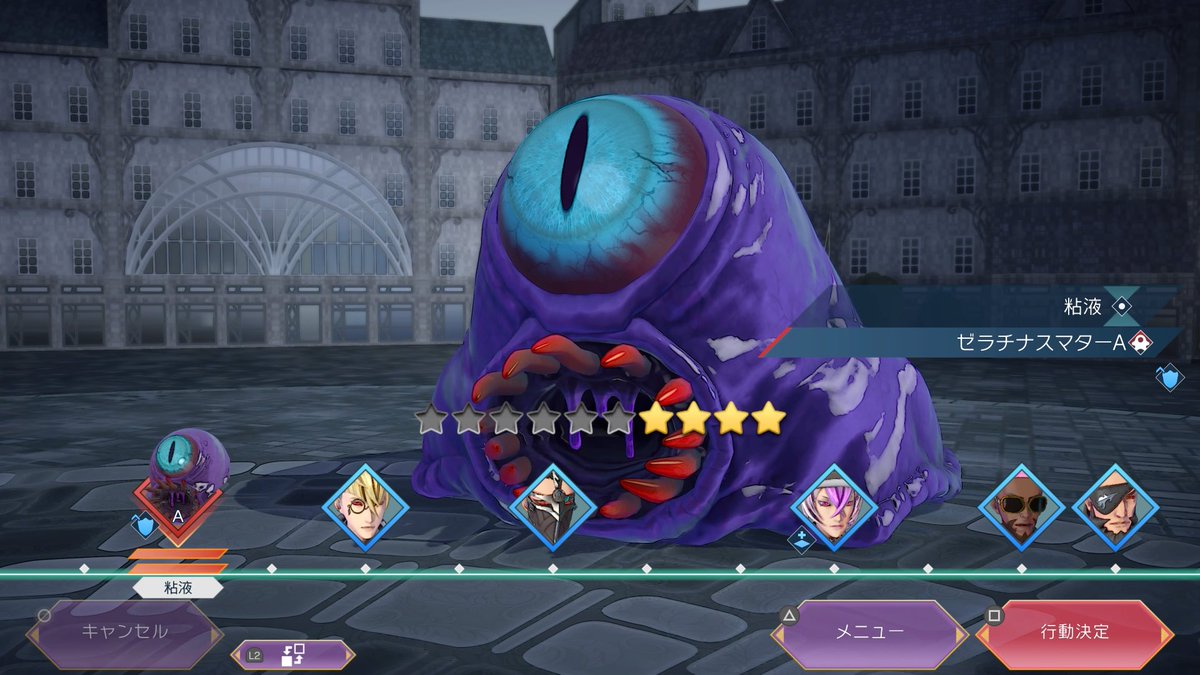Select the masked dark-haired character portrait

tap(552, 507)
